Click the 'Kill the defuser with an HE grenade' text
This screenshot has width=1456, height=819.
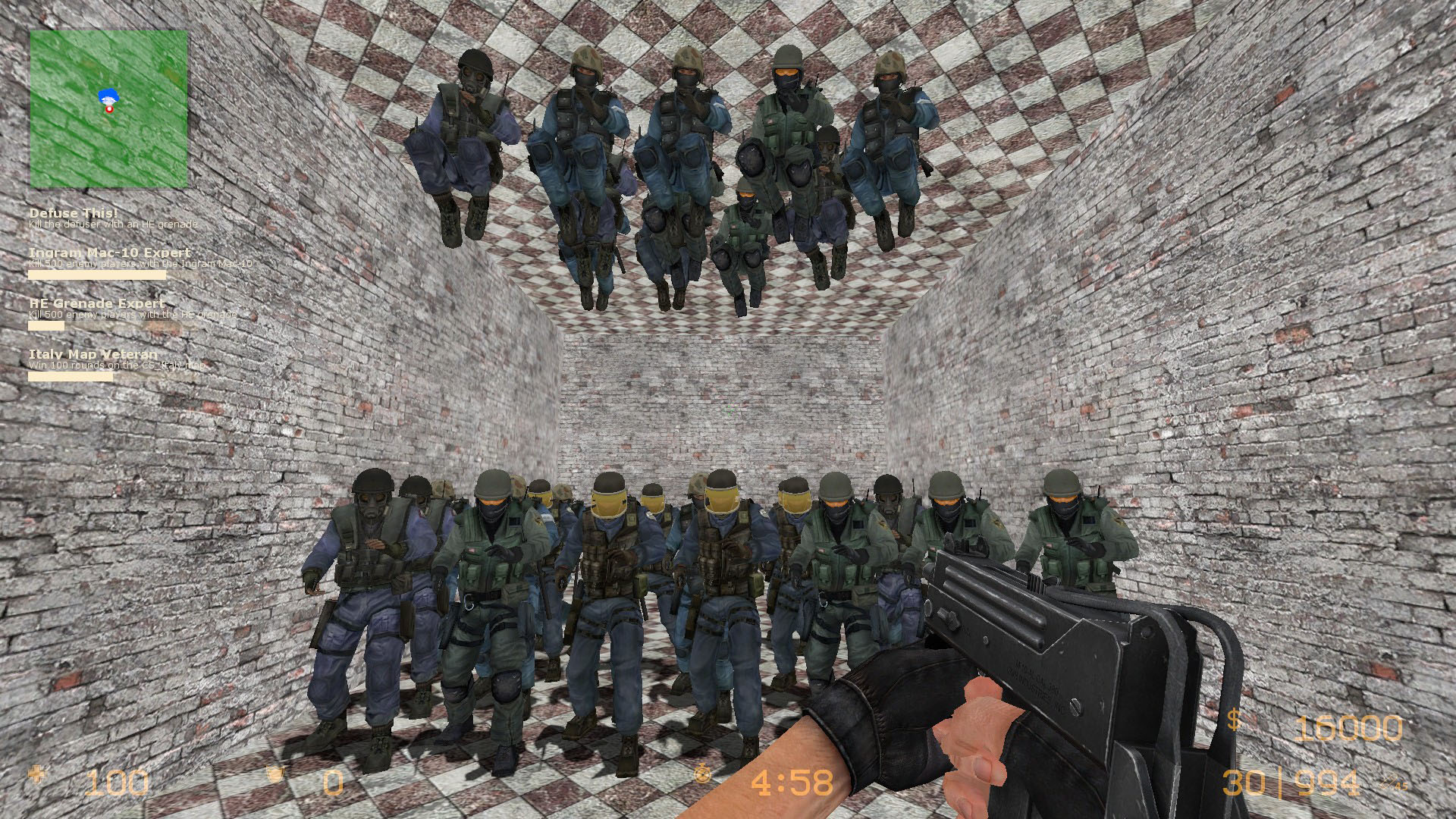coord(112,225)
